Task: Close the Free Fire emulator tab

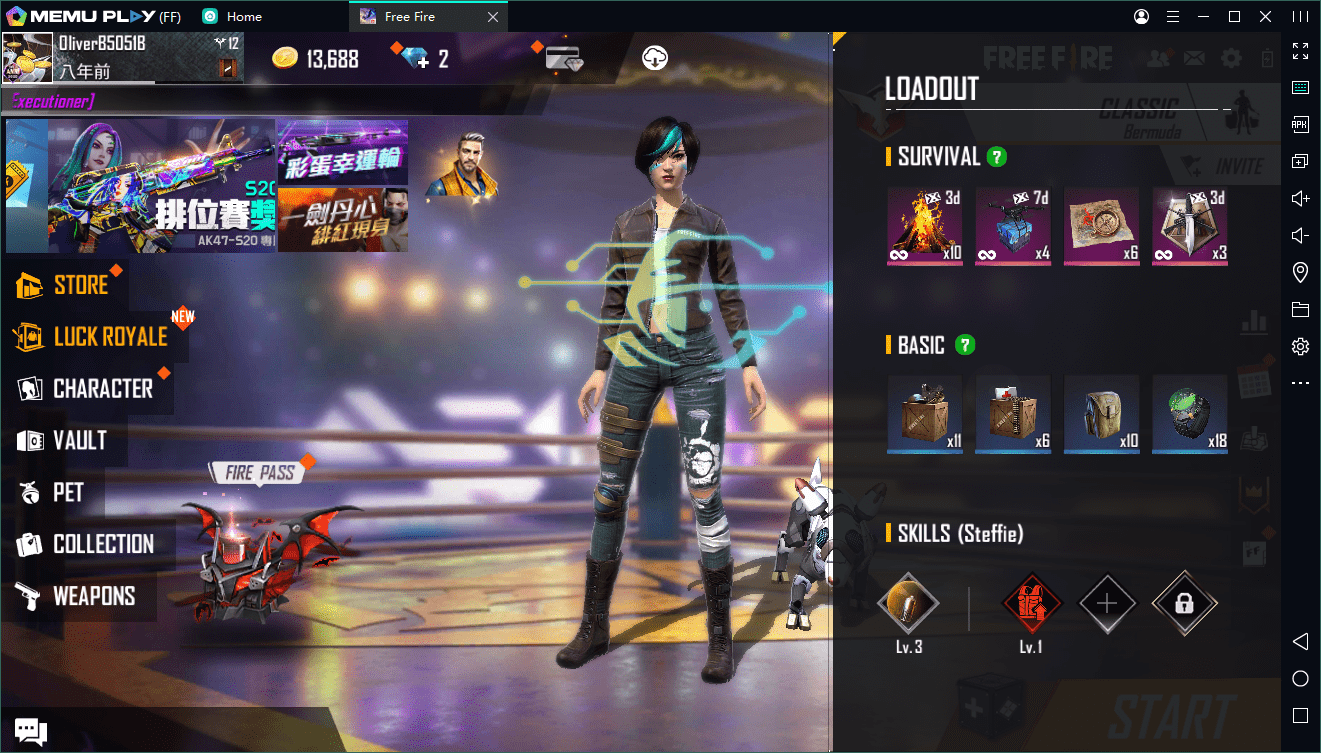Action: click(x=492, y=17)
